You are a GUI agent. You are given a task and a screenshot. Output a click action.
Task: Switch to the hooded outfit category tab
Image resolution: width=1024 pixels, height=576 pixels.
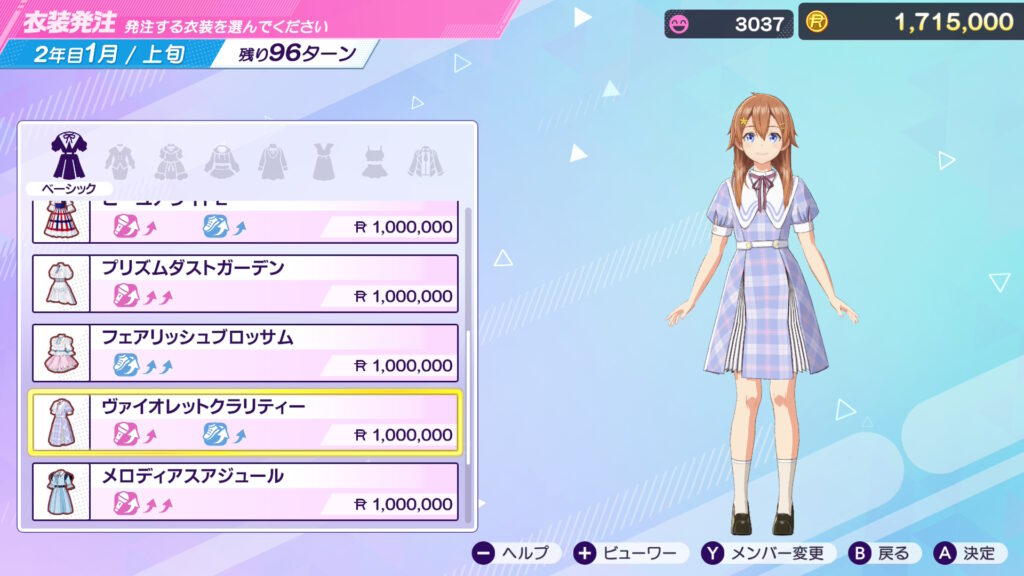(222, 160)
